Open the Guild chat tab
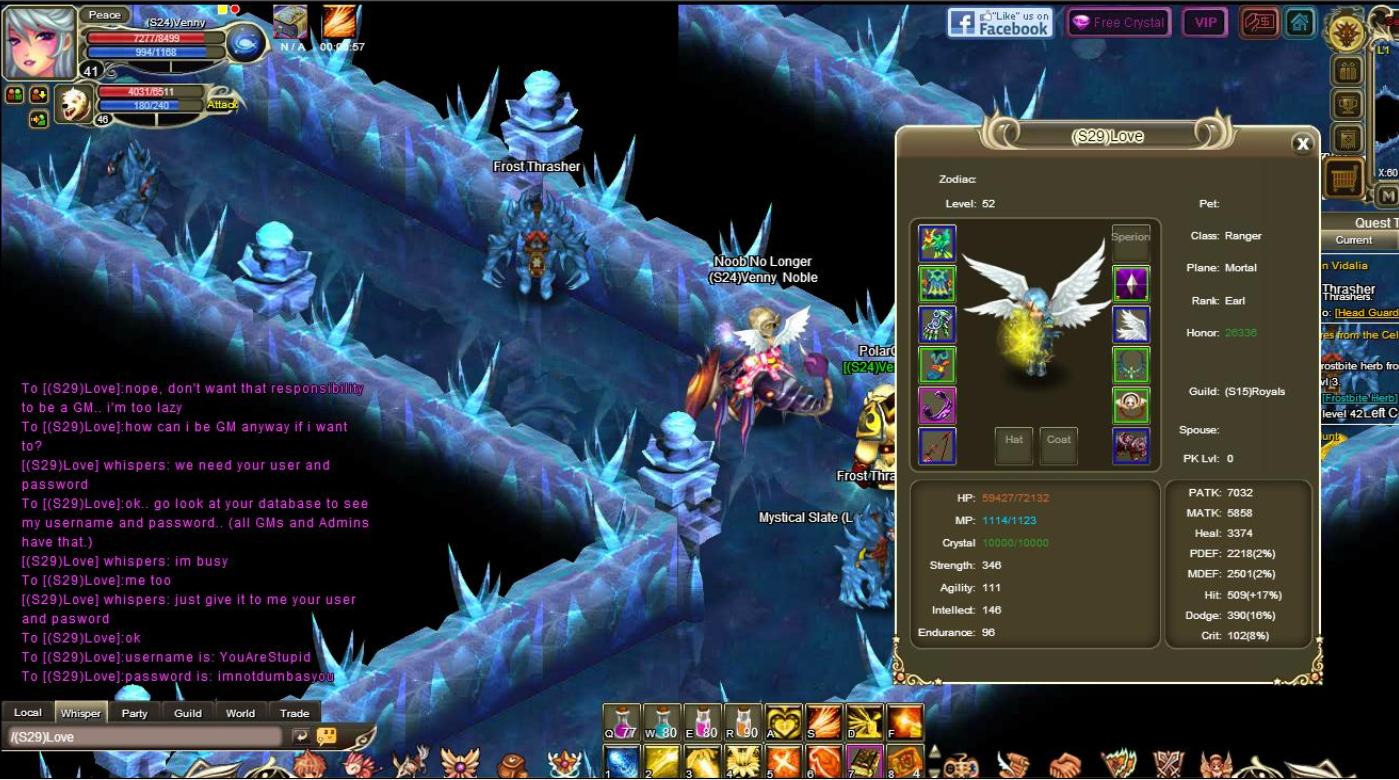 coord(188,713)
